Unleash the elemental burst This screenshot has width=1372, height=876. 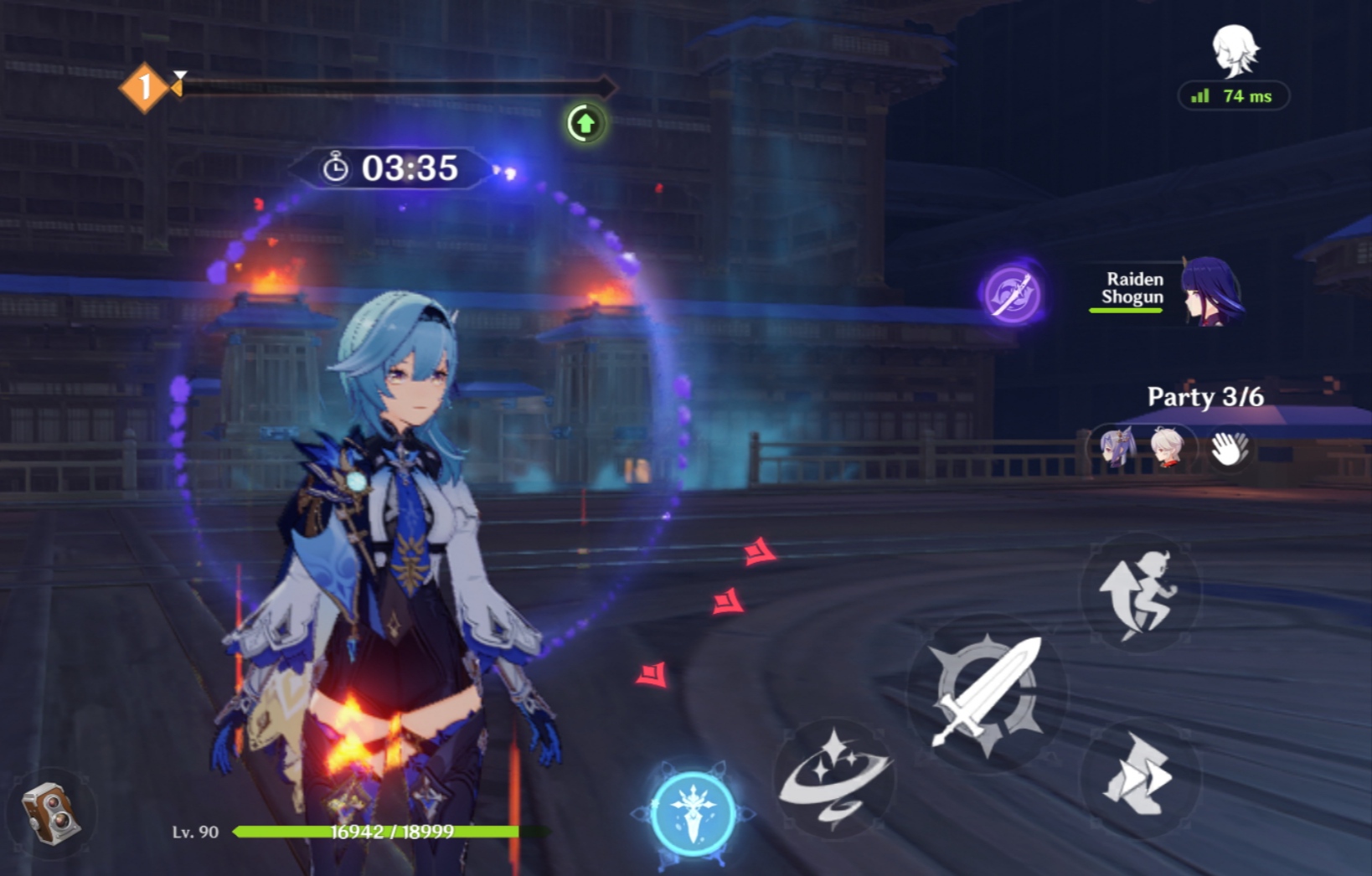pyautogui.click(x=691, y=808)
